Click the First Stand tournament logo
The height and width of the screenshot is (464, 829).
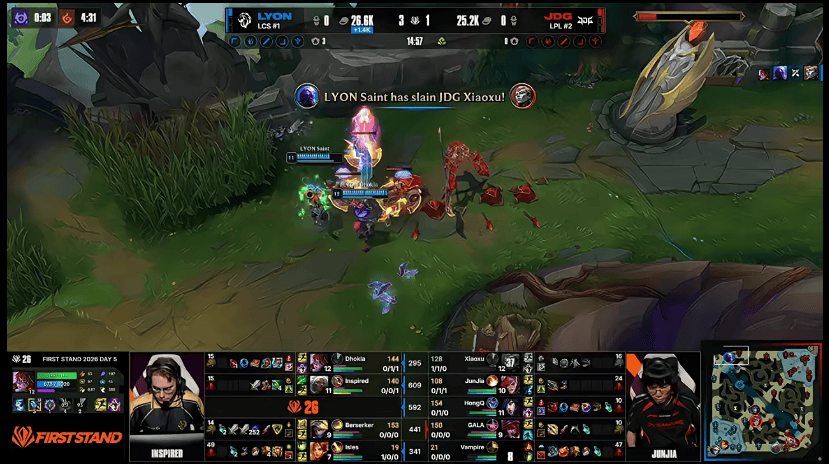67,437
